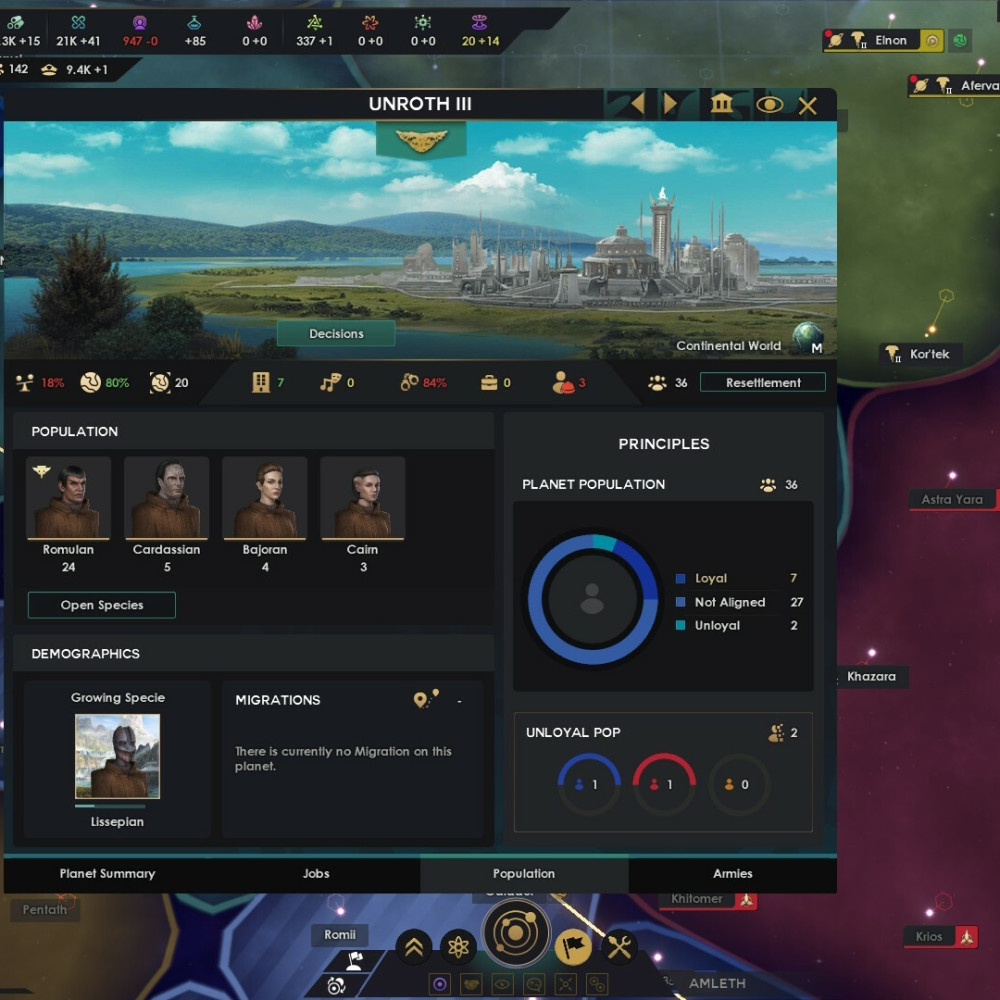Select the Romulan species portrait
Screen dimensions: 1000x1000
tap(69, 498)
